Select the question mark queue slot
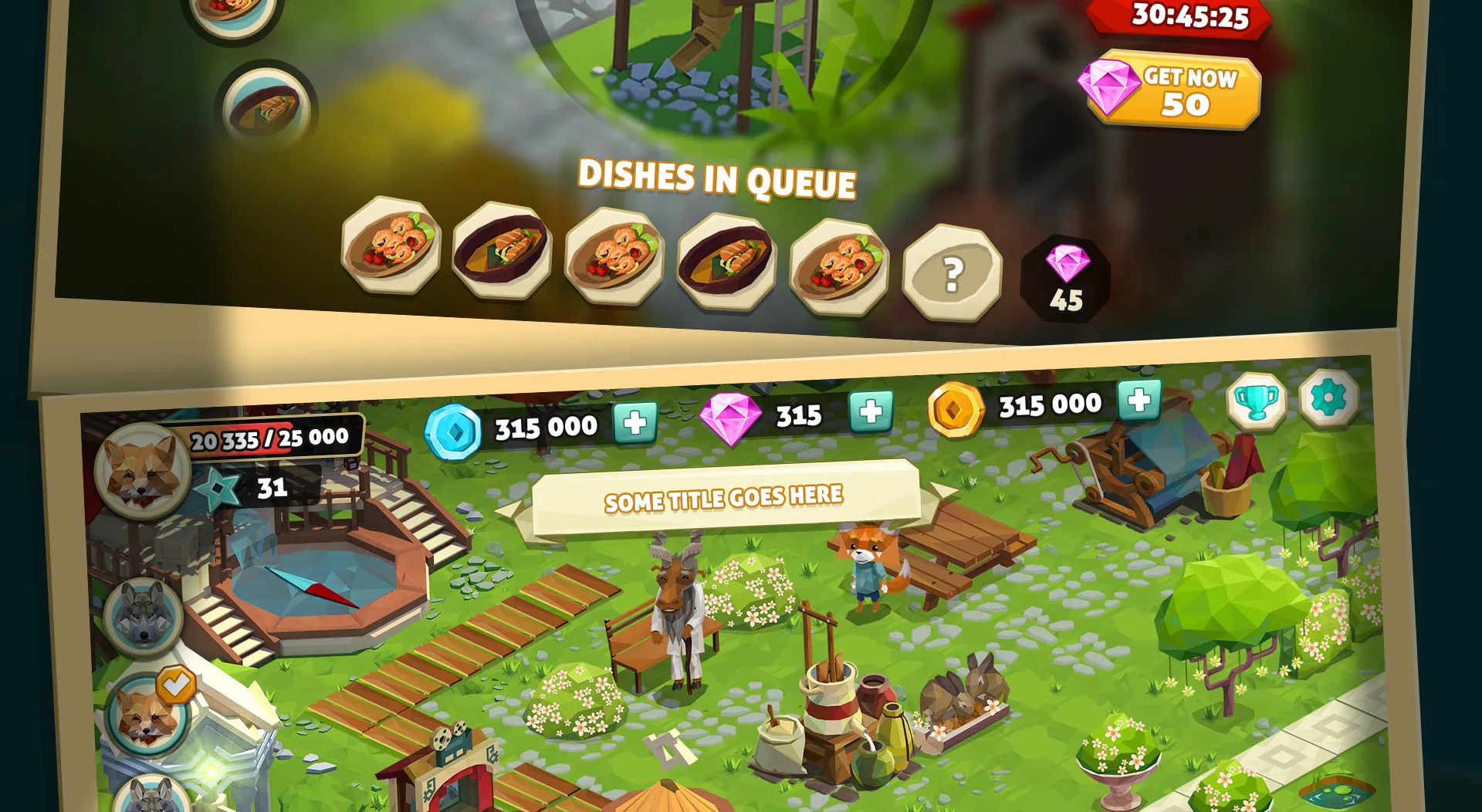This screenshot has height=812, width=1482. 952,273
